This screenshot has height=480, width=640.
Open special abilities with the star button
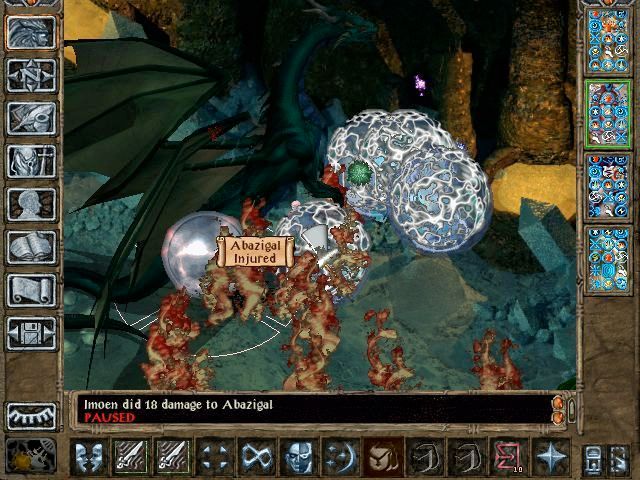click(x=551, y=457)
